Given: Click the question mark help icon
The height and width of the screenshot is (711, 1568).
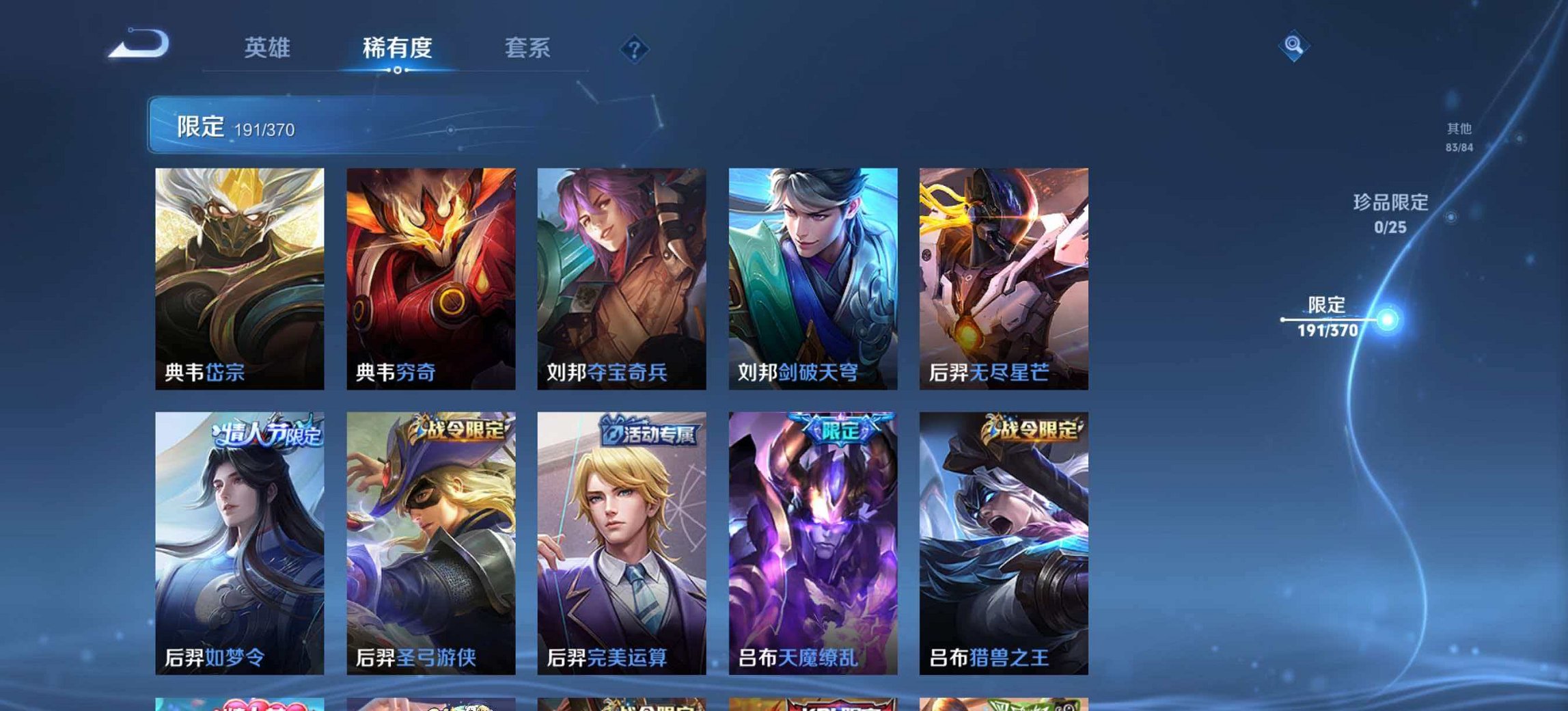Looking at the screenshot, I should coord(633,49).
